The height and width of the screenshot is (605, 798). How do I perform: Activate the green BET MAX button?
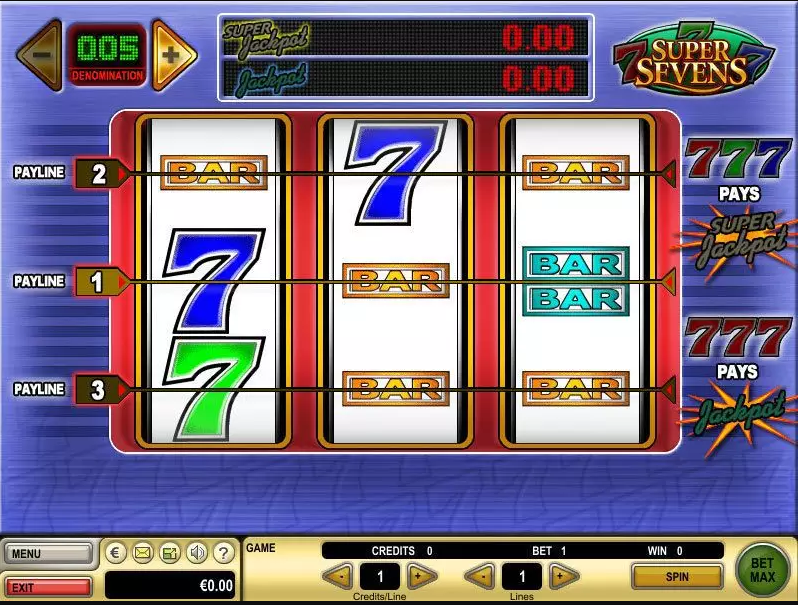(762, 569)
